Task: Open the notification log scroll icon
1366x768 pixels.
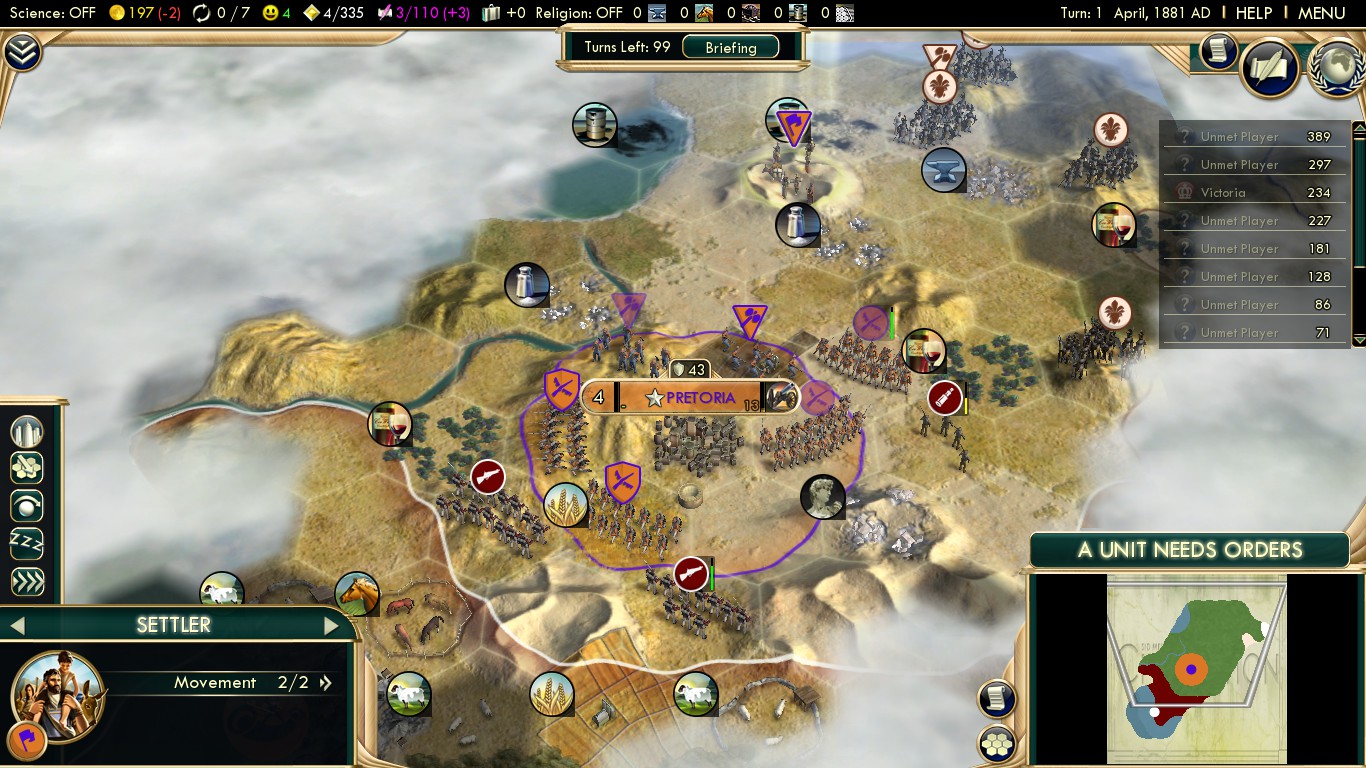Action: click(x=997, y=700)
